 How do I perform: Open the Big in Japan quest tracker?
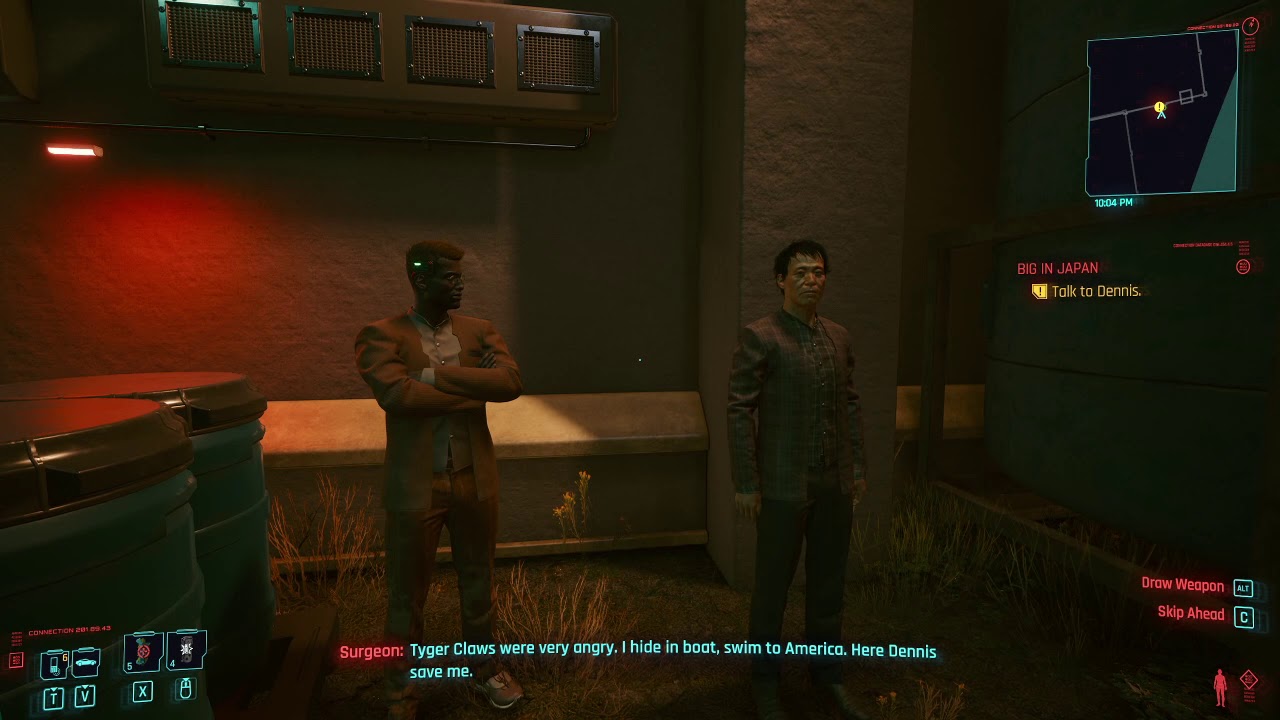[1057, 268]
